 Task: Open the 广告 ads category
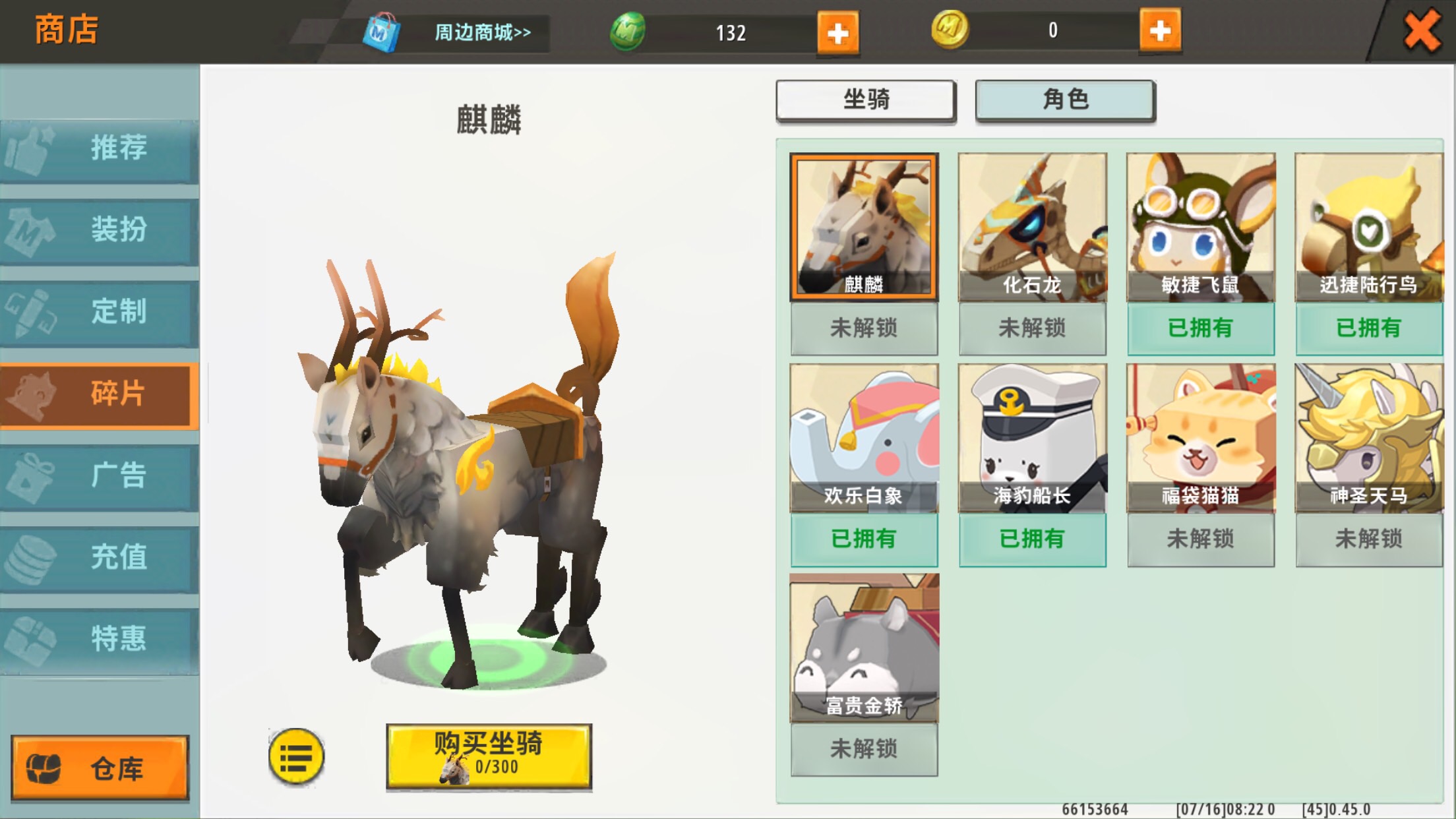(100, 475)
